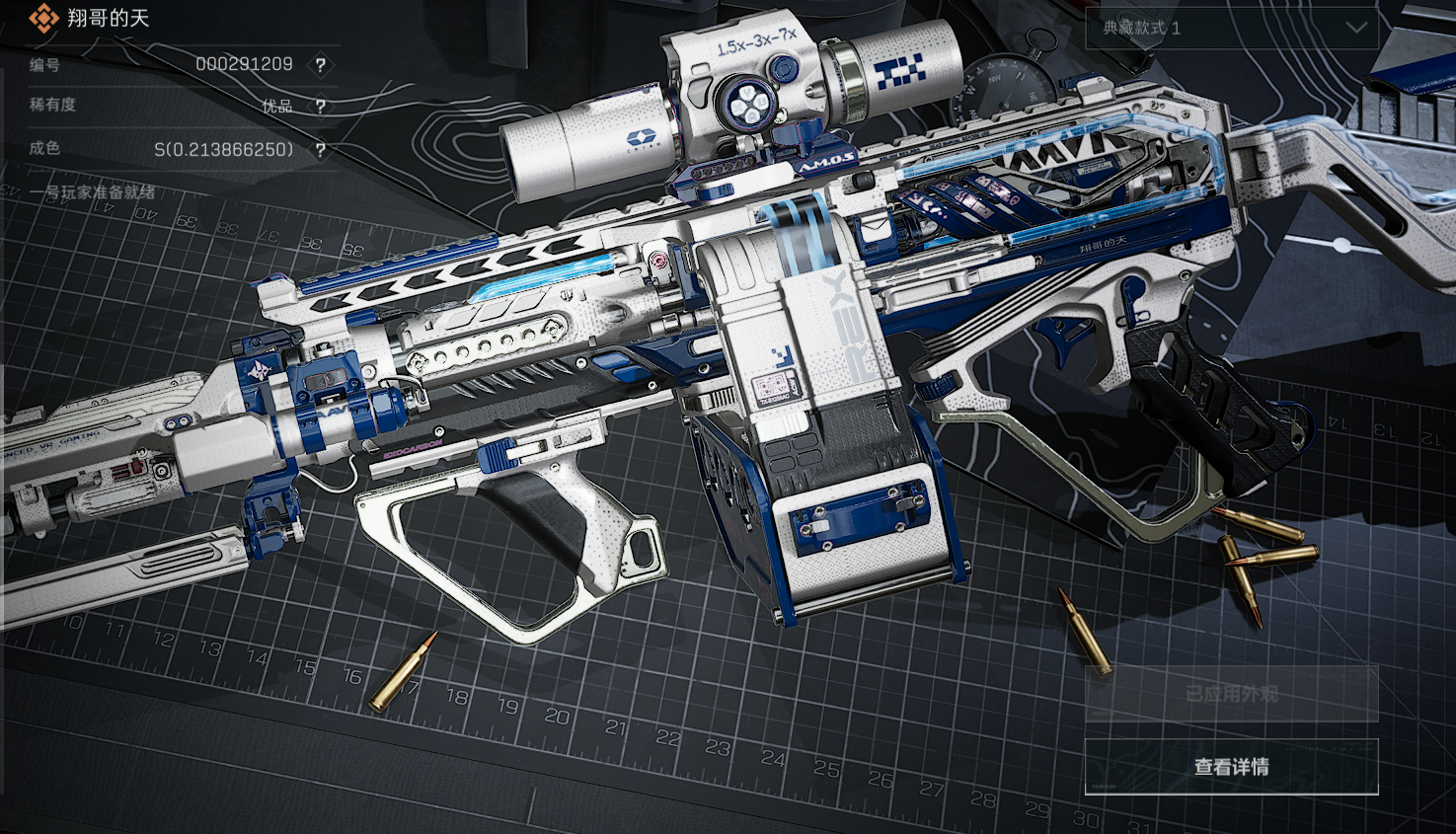Viewport: 1456px width, 834px height.
Task: Show help for the 成色 wear value
Action: (x=320, y=150)
